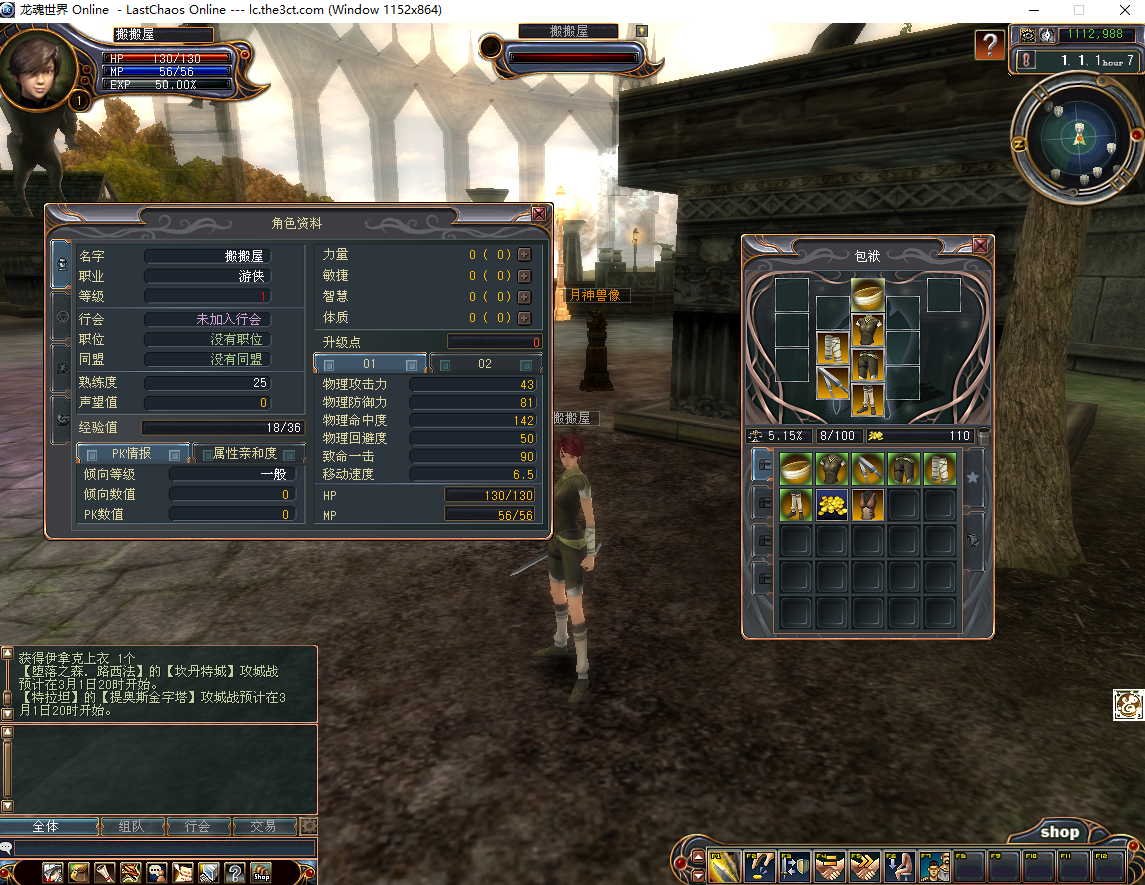This screenshot has width=1145, height=885.
Task: Activate the F6 sit-down action
Action: [x=899, y=866]
